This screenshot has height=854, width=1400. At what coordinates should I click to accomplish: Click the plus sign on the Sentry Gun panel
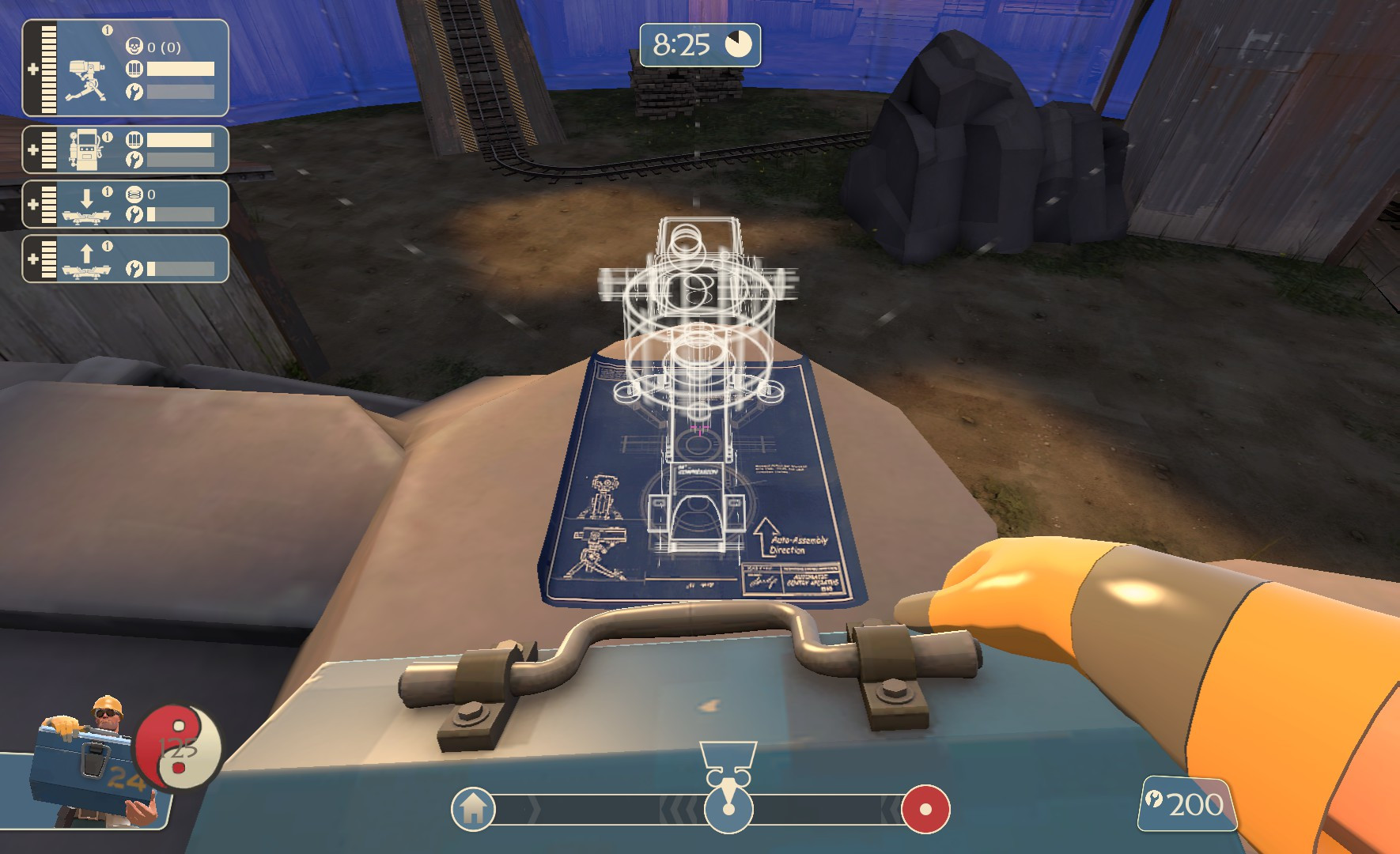(x=32, y=68)
